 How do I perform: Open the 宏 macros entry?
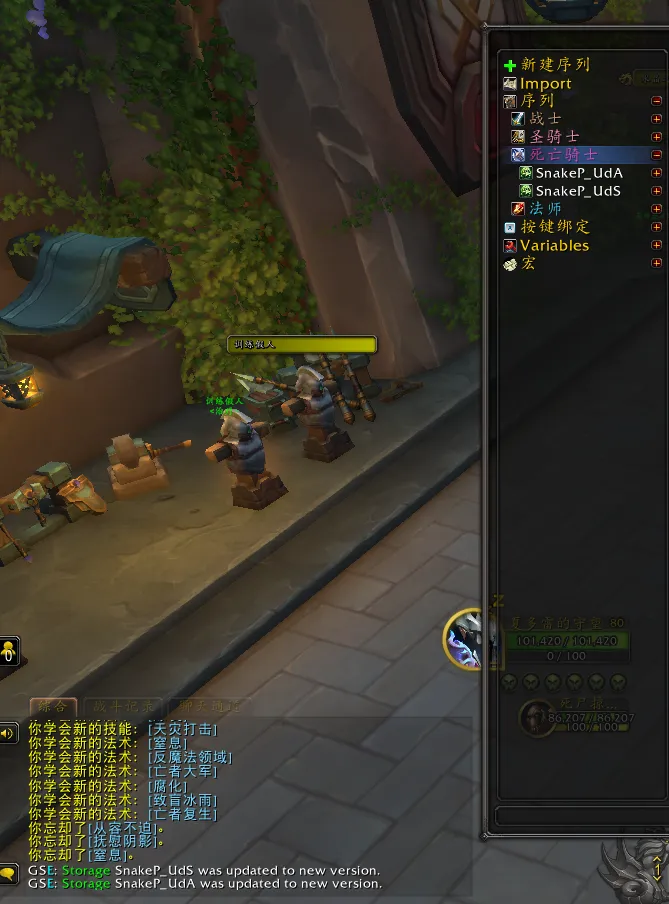[528, 263]
